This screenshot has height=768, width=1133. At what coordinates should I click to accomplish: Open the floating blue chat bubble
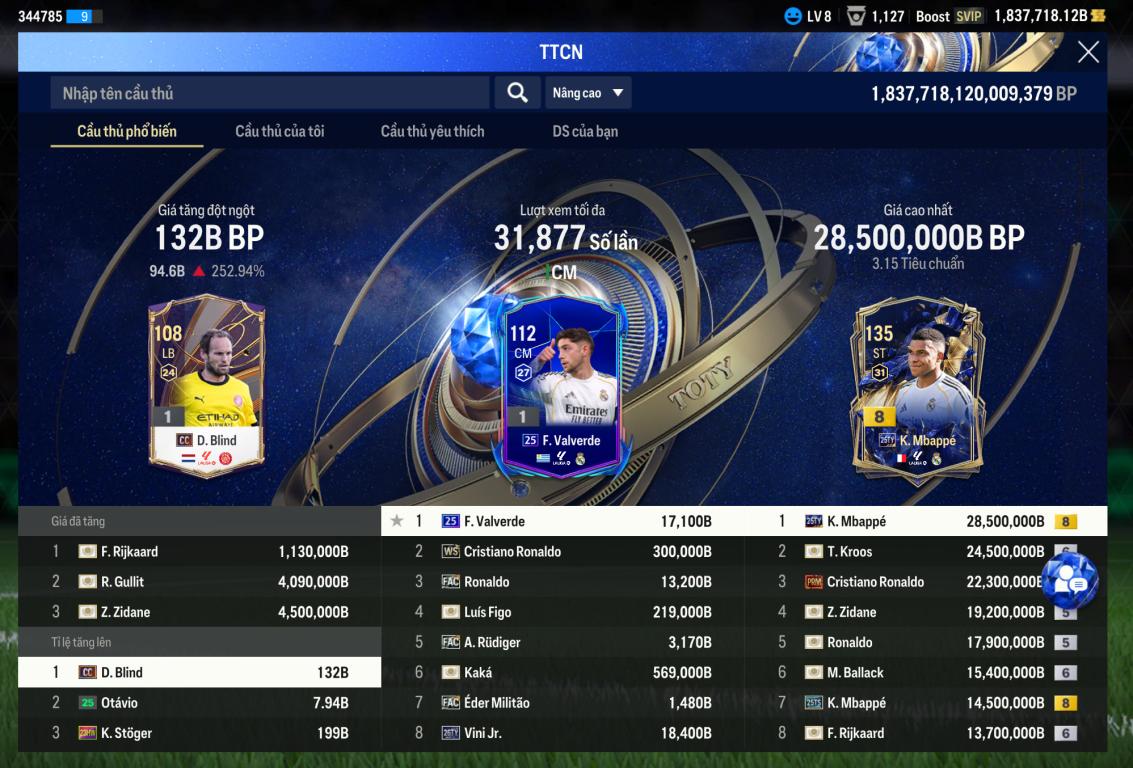point(1069,582)
